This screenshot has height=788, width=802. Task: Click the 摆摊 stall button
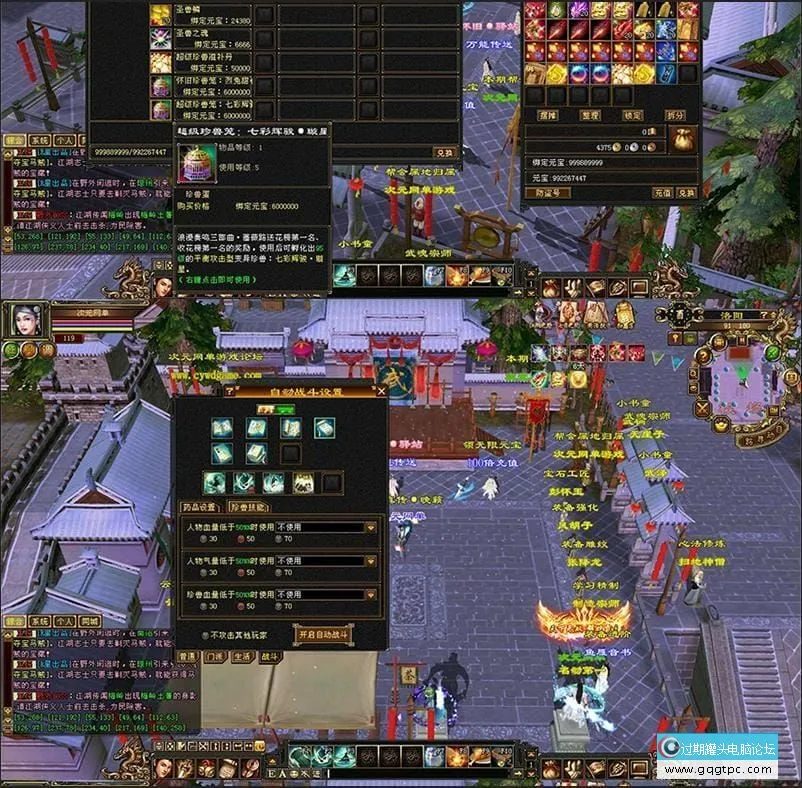click(x=548, y=116)
